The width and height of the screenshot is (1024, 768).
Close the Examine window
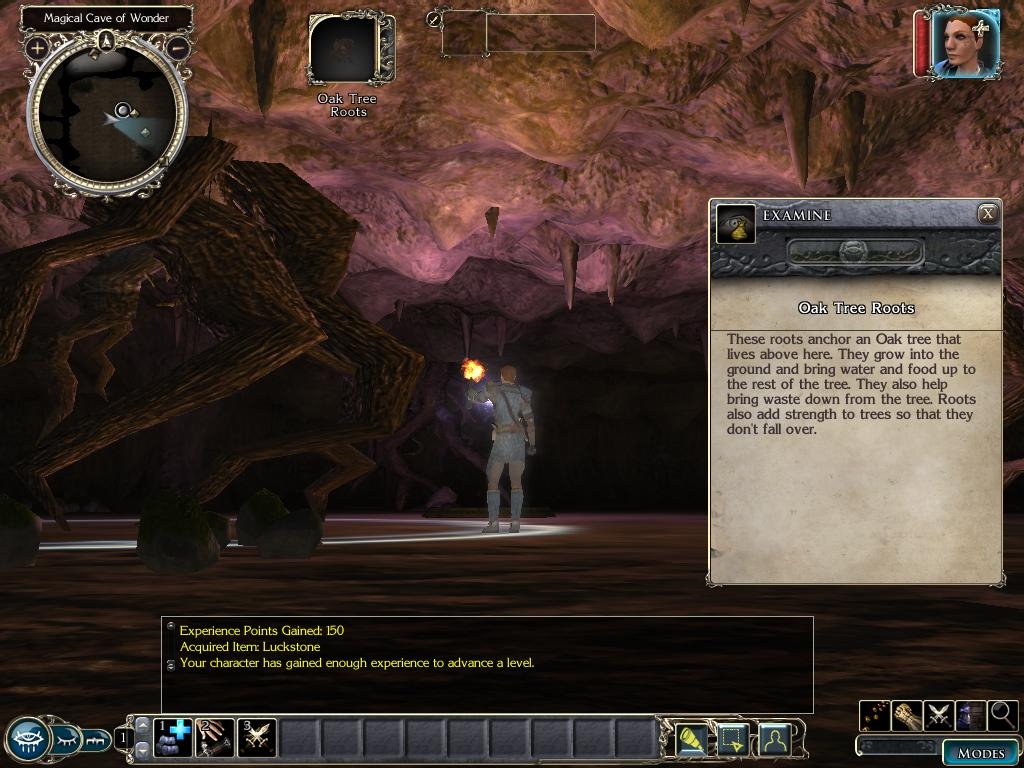(987, 213)
